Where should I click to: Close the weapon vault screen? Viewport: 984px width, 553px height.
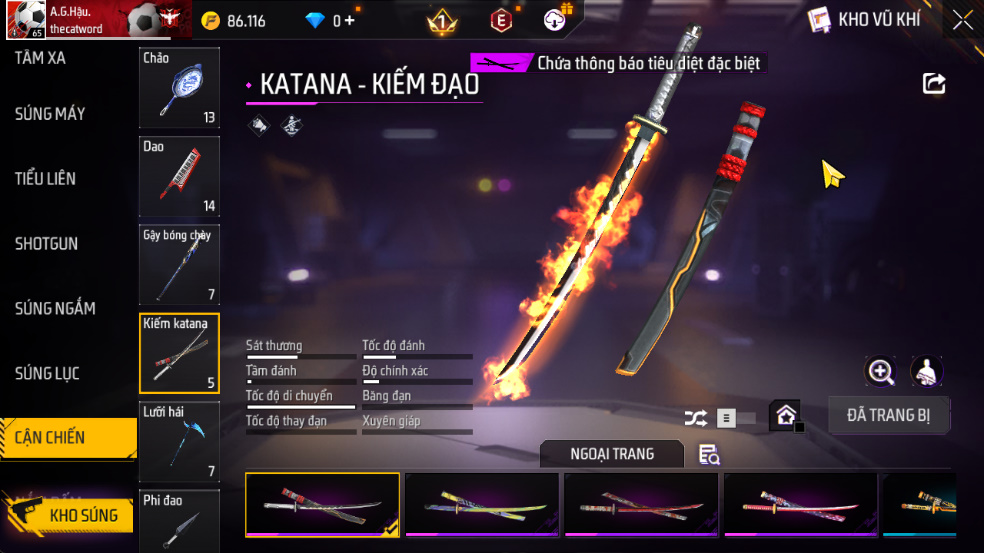click(x=962, y=20)
